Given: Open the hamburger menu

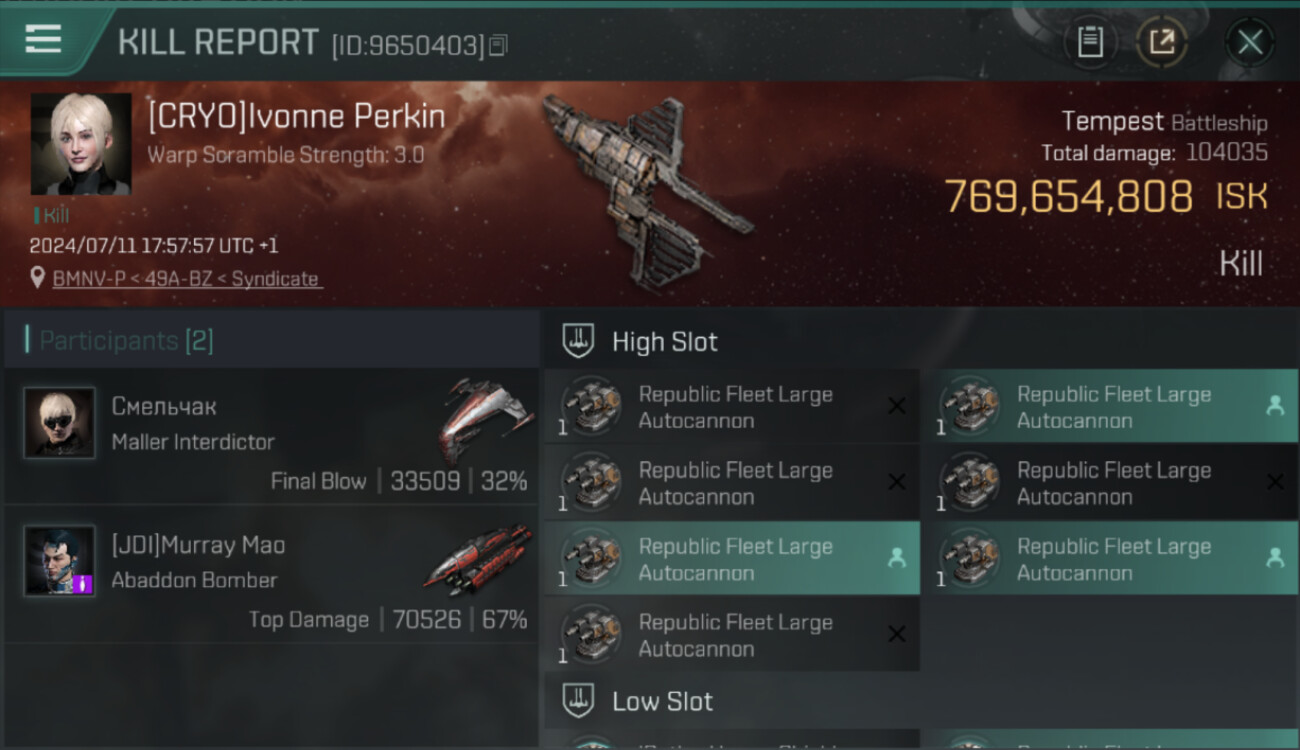Looking at the screenshot, I should pos(43,39).
